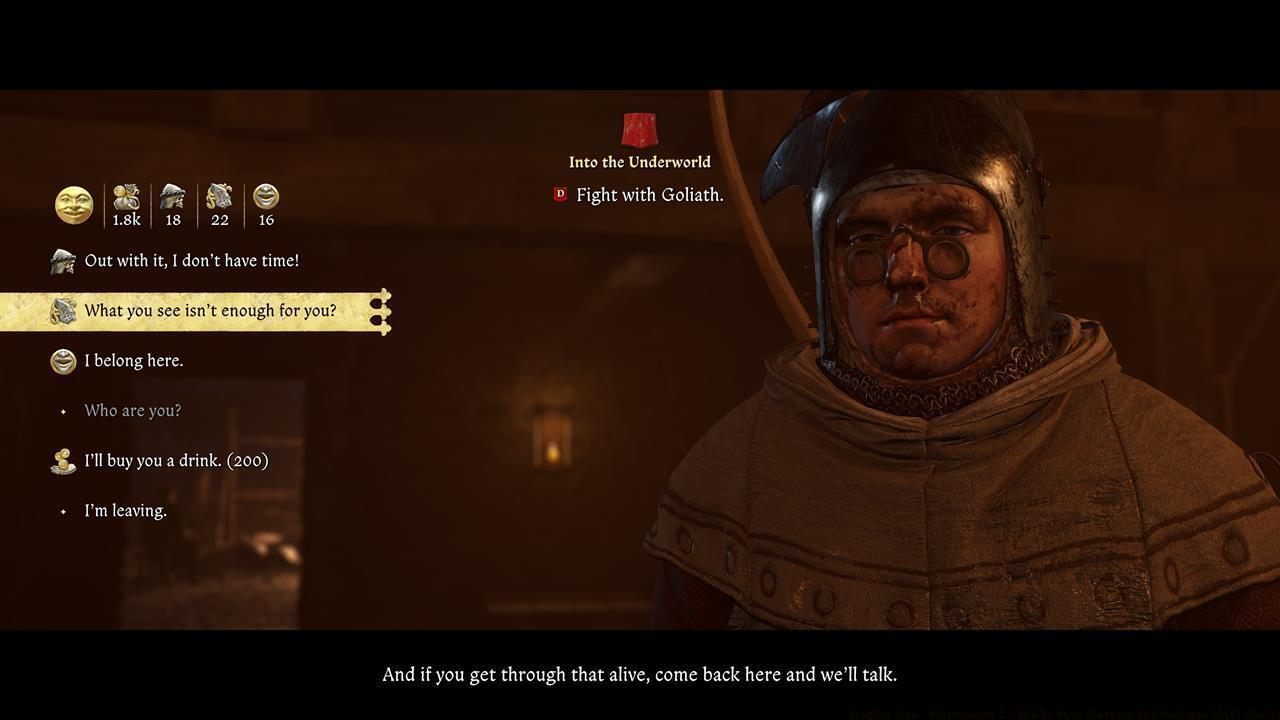Select the I belong here dialogue response
This screenshot has width=1280, height=720.
click(135, 360)
